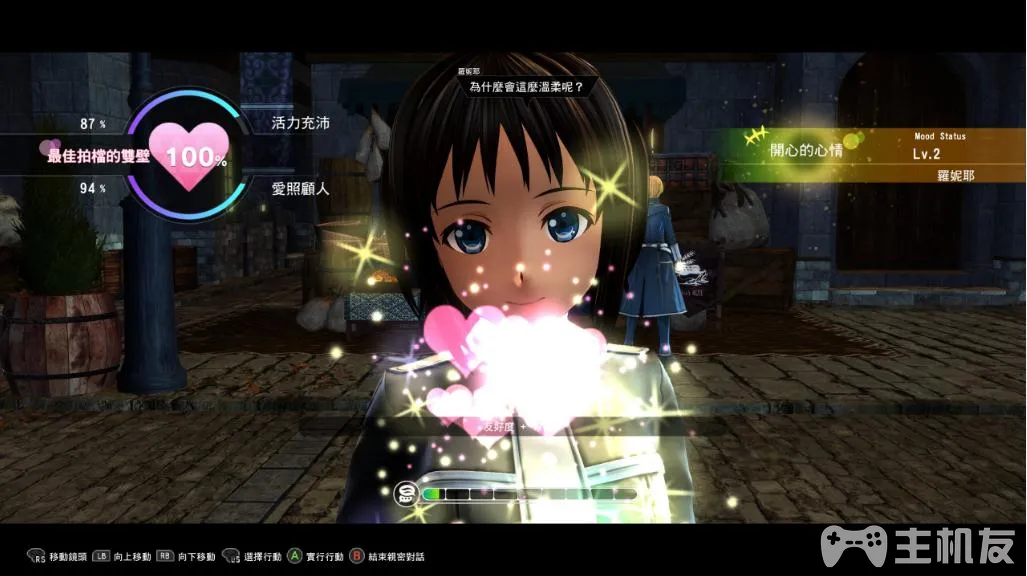Select the 愛照顧人 trait label
This screenshot has height=576, width=1027.
(x=300, y=187)
